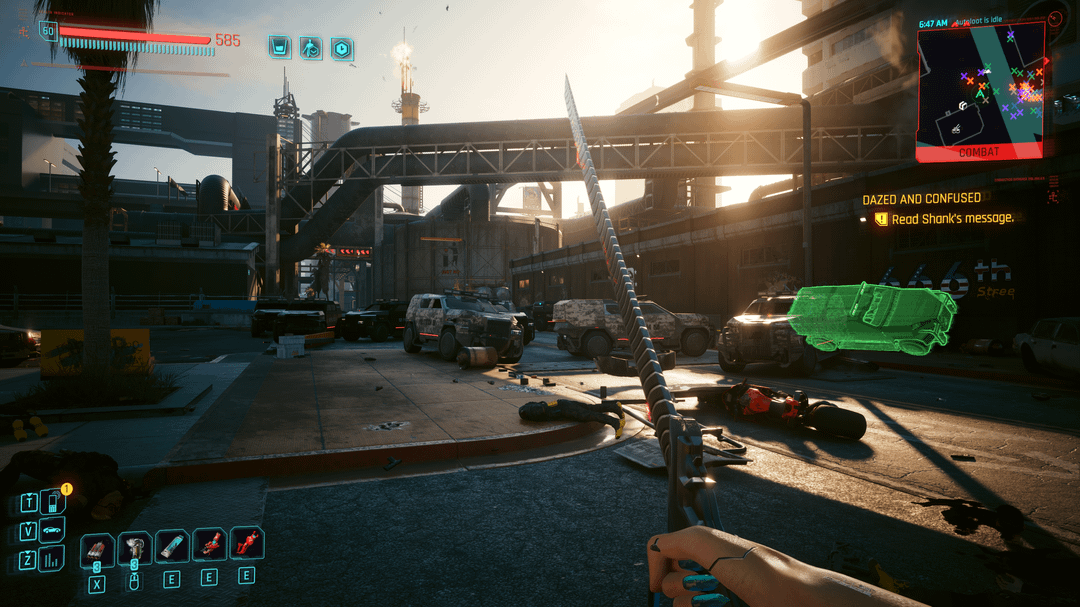Click the Read Shank's message objective

click(952, 218)
